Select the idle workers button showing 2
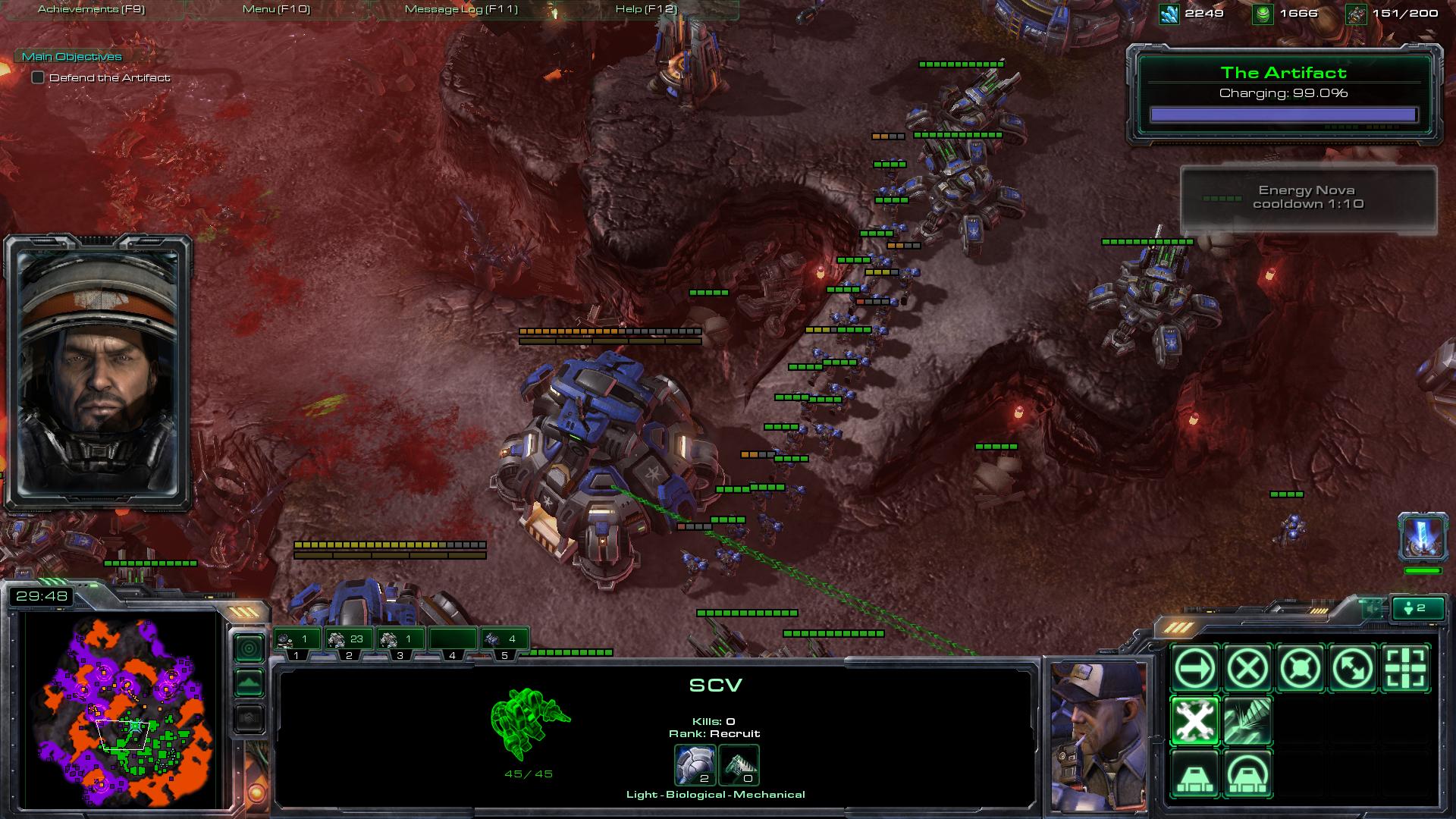The image size is (1456, 819). 1415,608
